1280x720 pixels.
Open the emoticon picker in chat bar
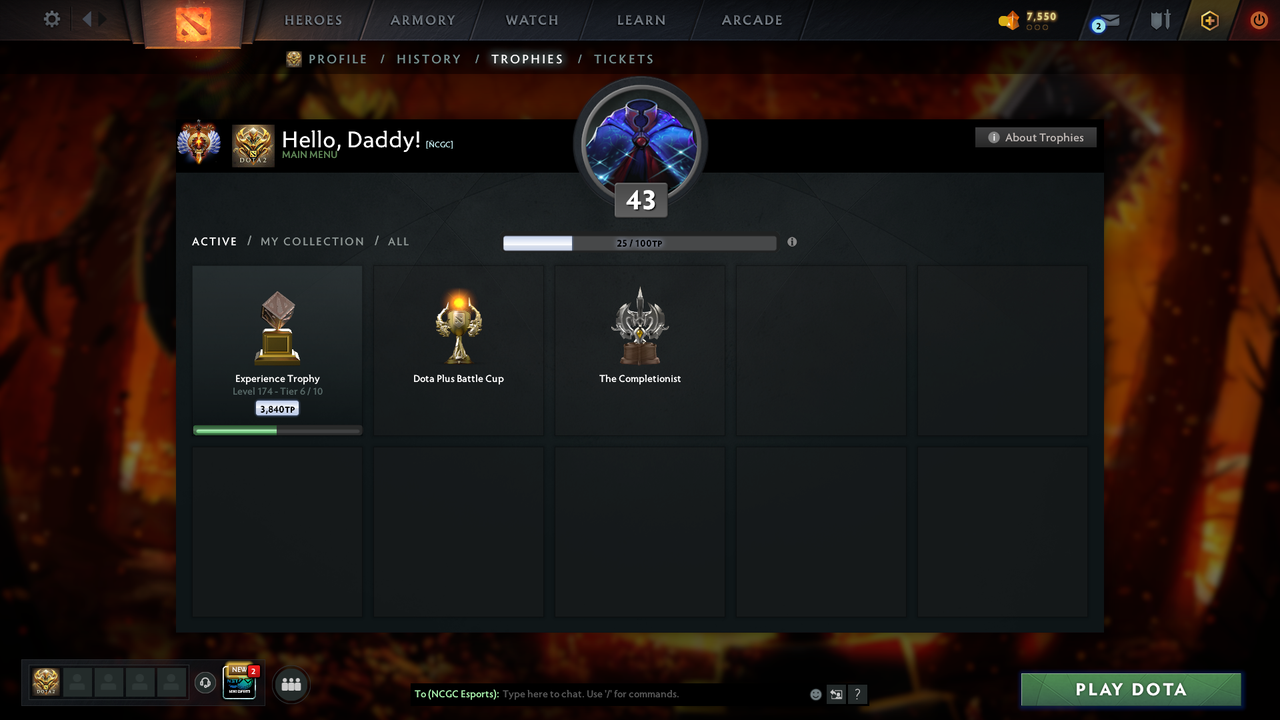pyautogui.click(x=815, y=694)
